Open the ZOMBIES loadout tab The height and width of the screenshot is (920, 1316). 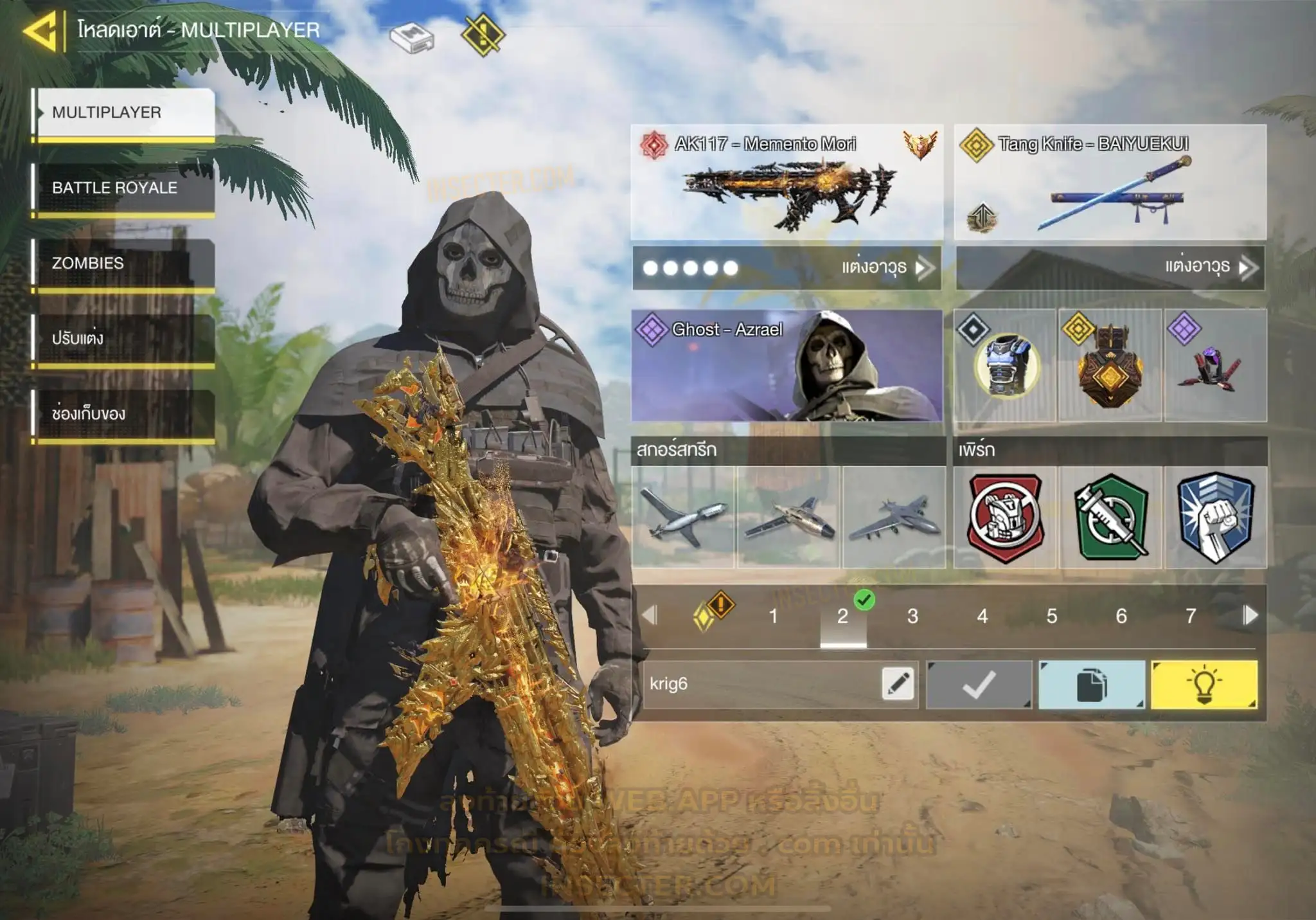[125, 264]
